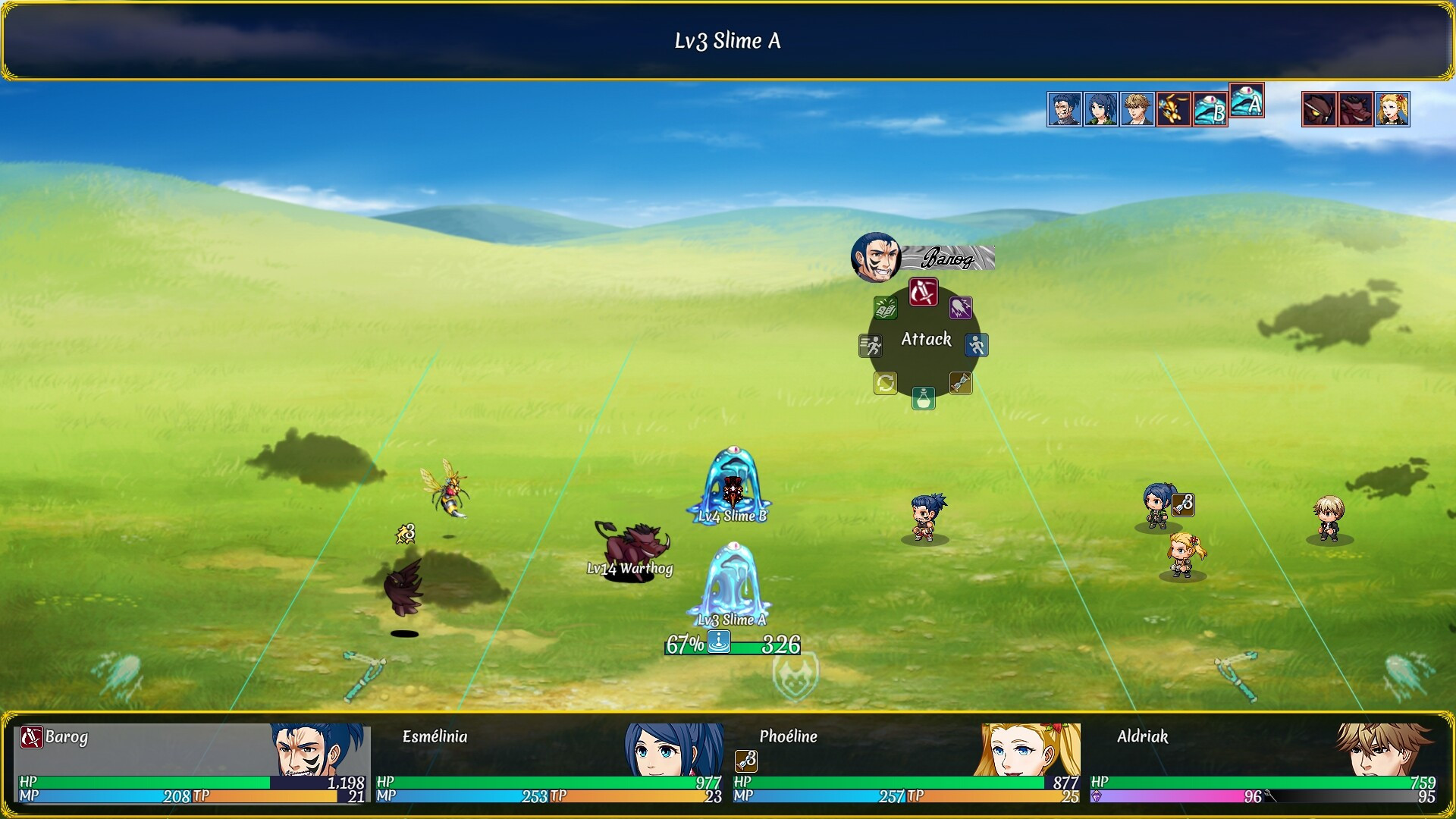The height and width of the screenshot is (819, 1456).
Task: Pick the hourglass wait command
Action: pyautogui.click(x=960, y=383)
